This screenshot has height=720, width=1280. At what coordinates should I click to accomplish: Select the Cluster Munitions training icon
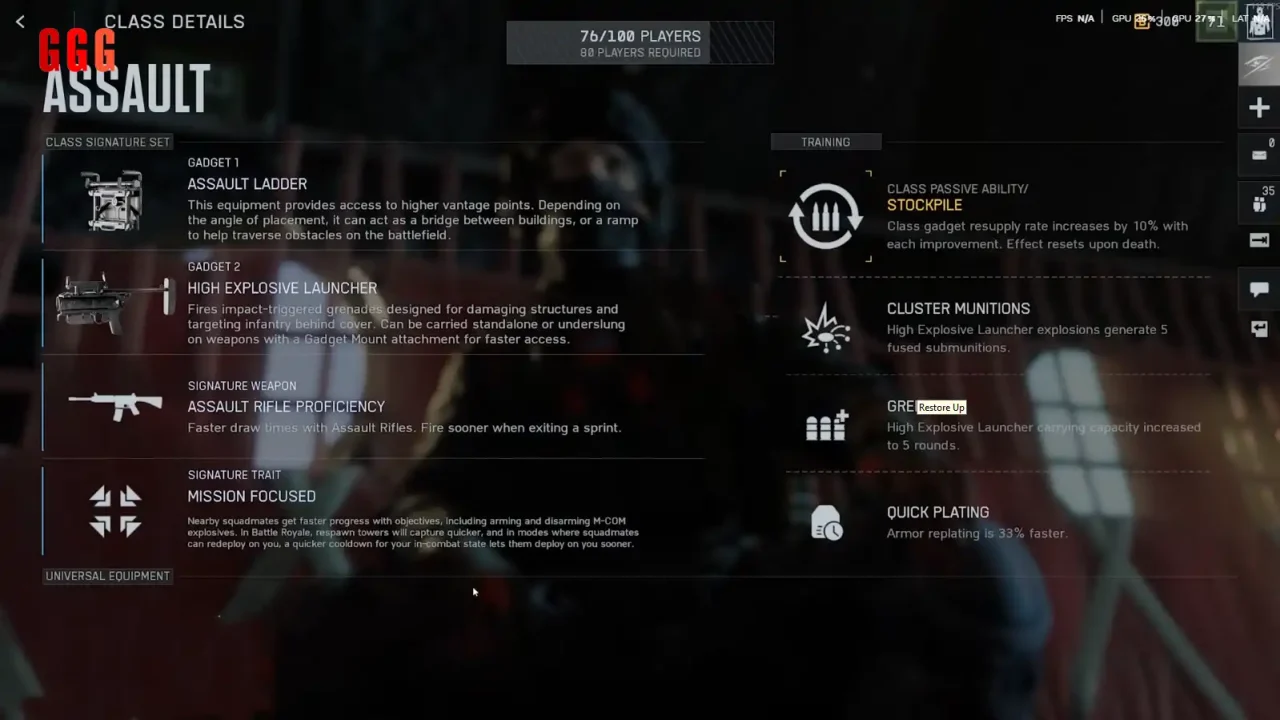click(825, 328)
